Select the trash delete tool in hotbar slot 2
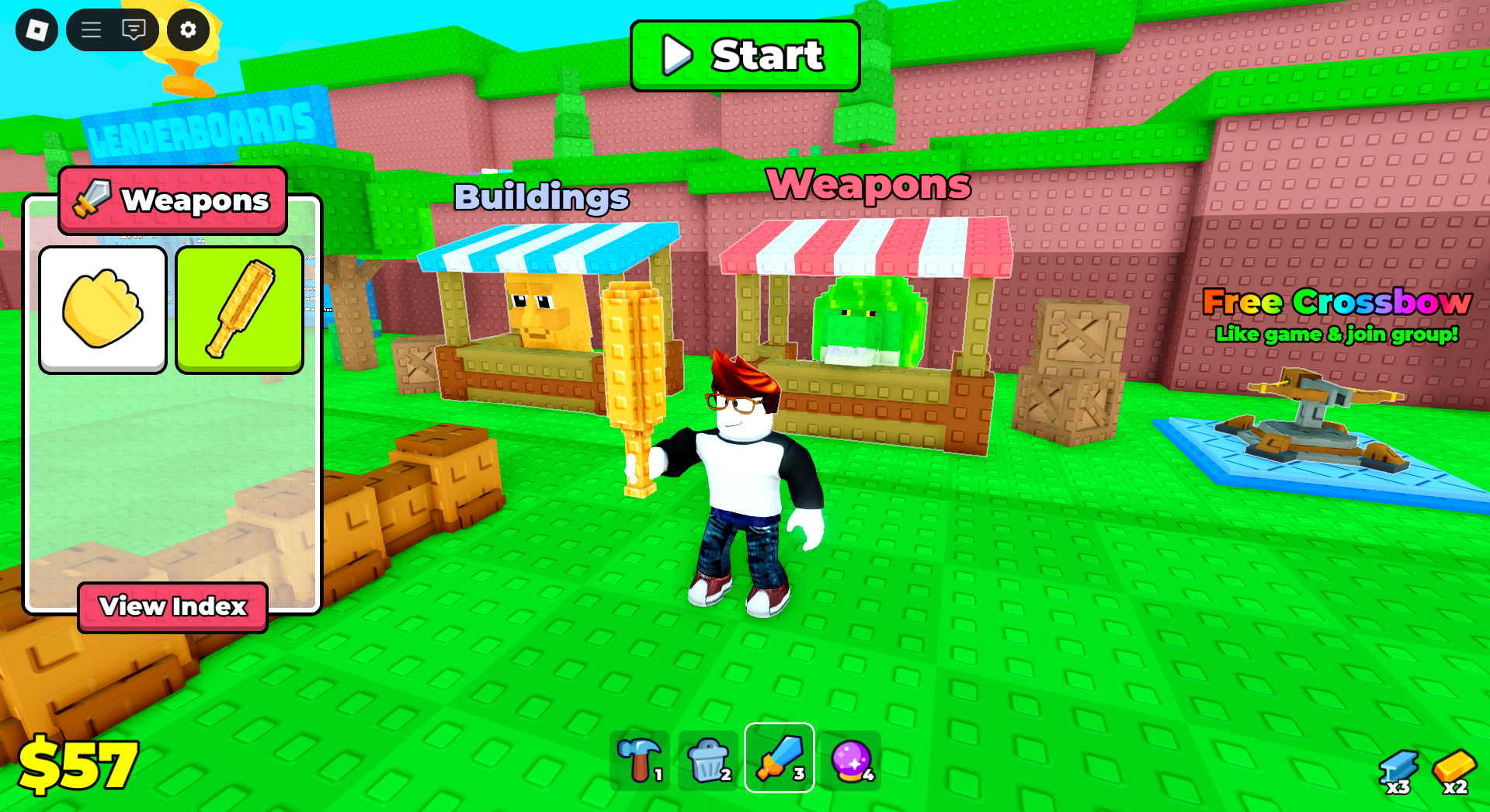1490x812 pixels. tap(709, 758)
